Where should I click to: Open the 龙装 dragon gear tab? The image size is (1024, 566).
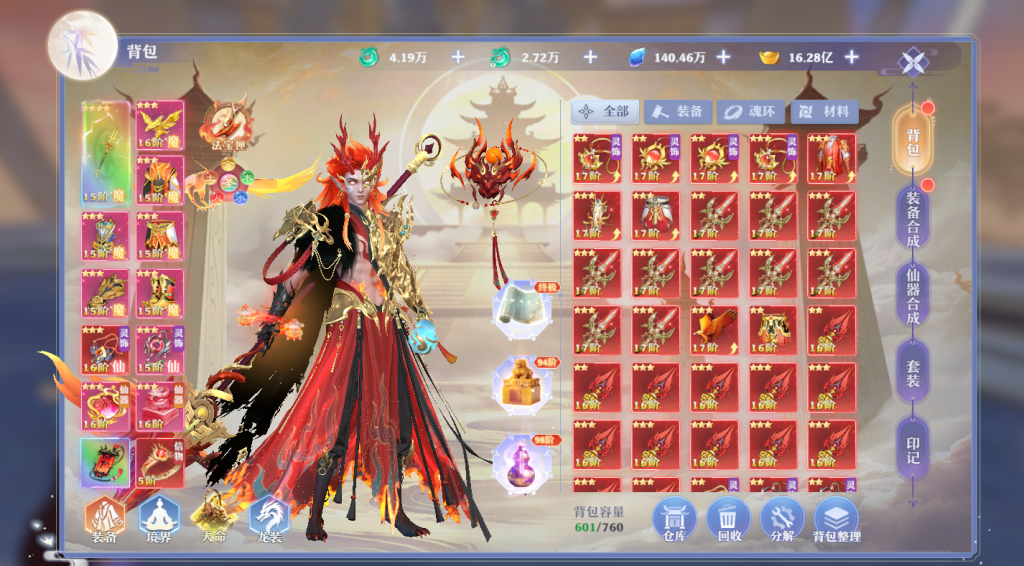pyautogui.click(x=268, y=519)
